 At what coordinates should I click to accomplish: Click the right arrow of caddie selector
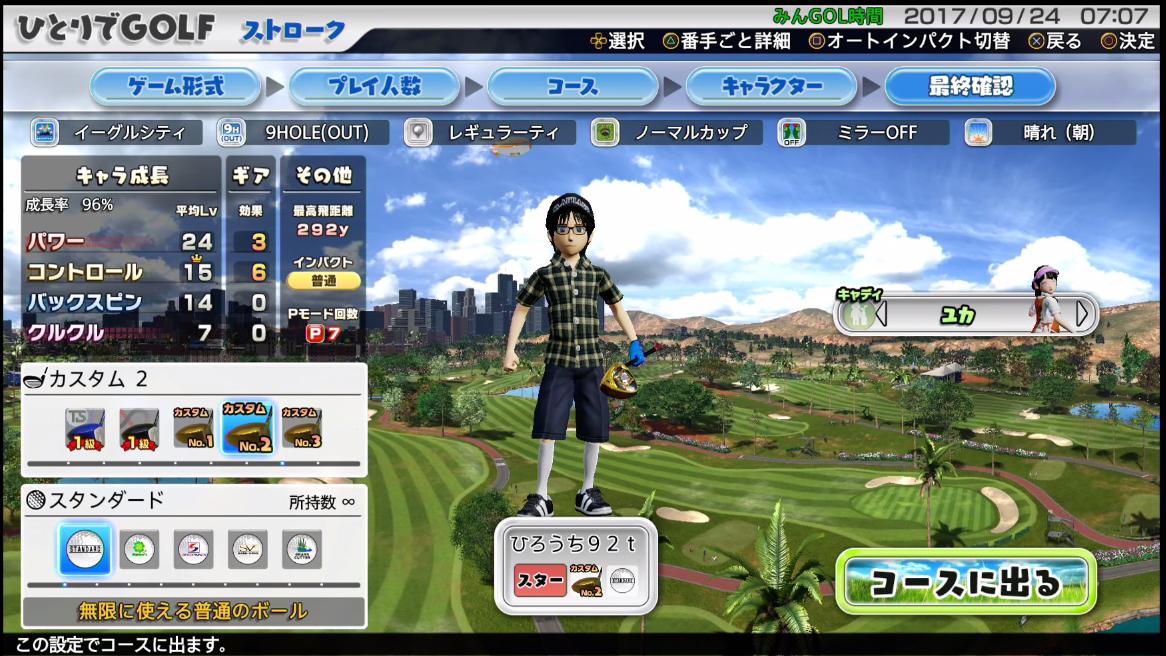[1082, 314]
